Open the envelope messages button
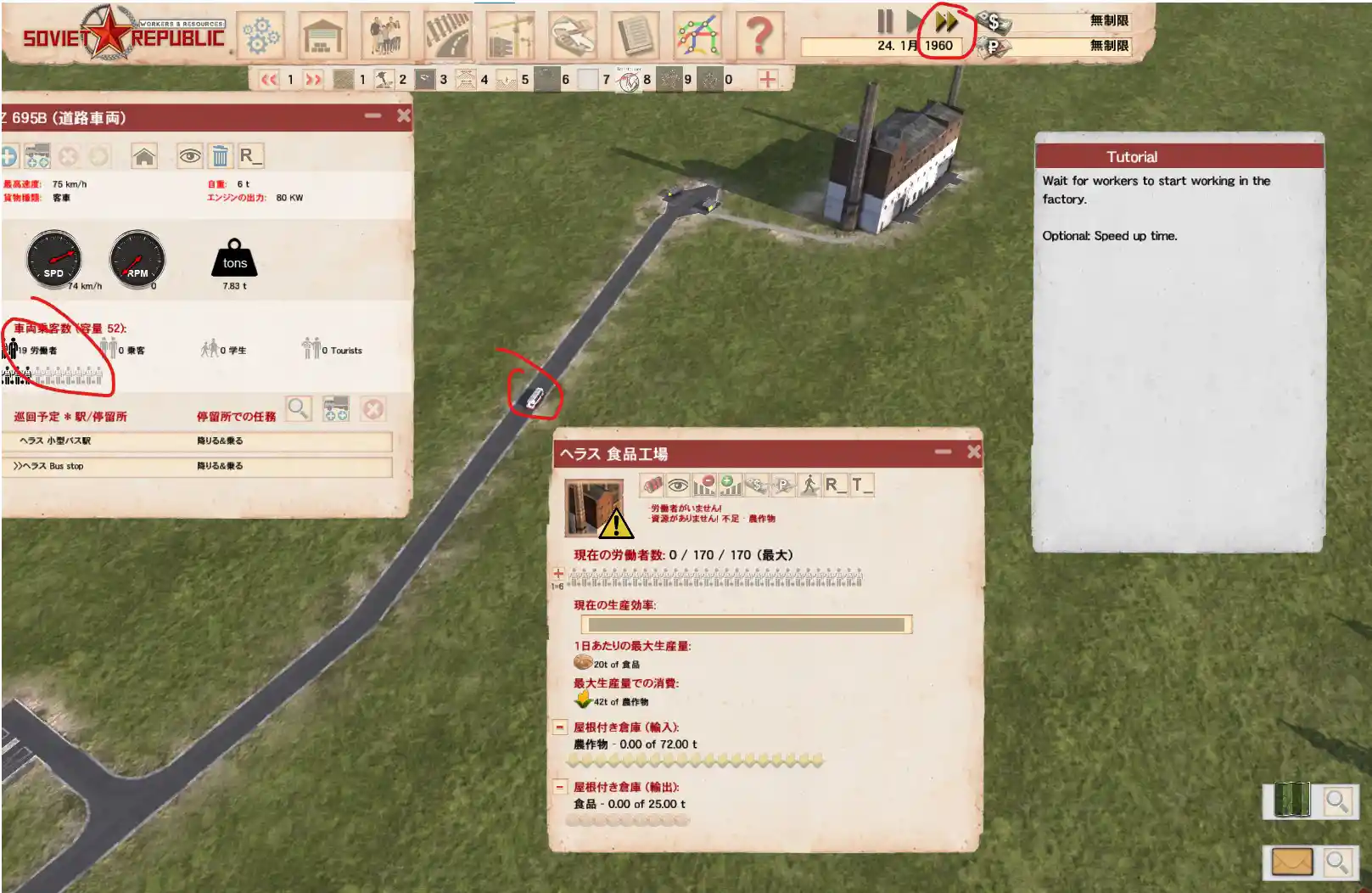Viewport: 1372px width, 893px height. click(x=1291, y=862)
